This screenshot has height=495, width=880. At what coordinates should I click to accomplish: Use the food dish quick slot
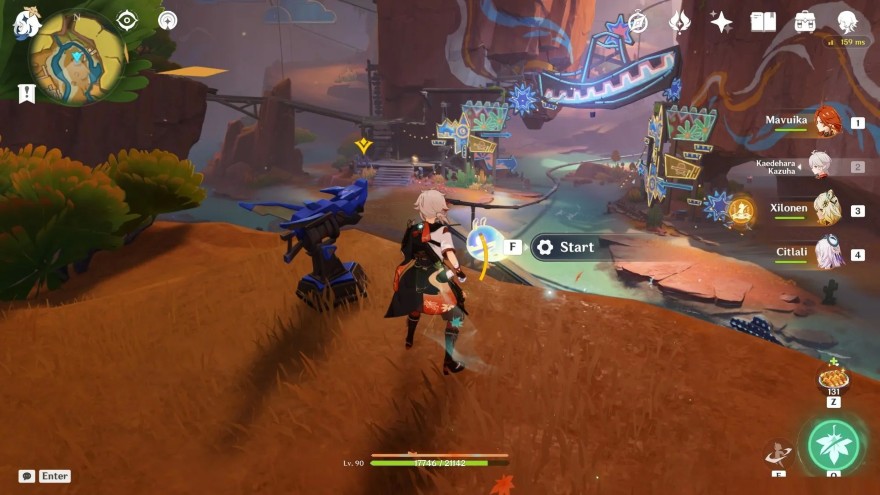tap(832, 378)
